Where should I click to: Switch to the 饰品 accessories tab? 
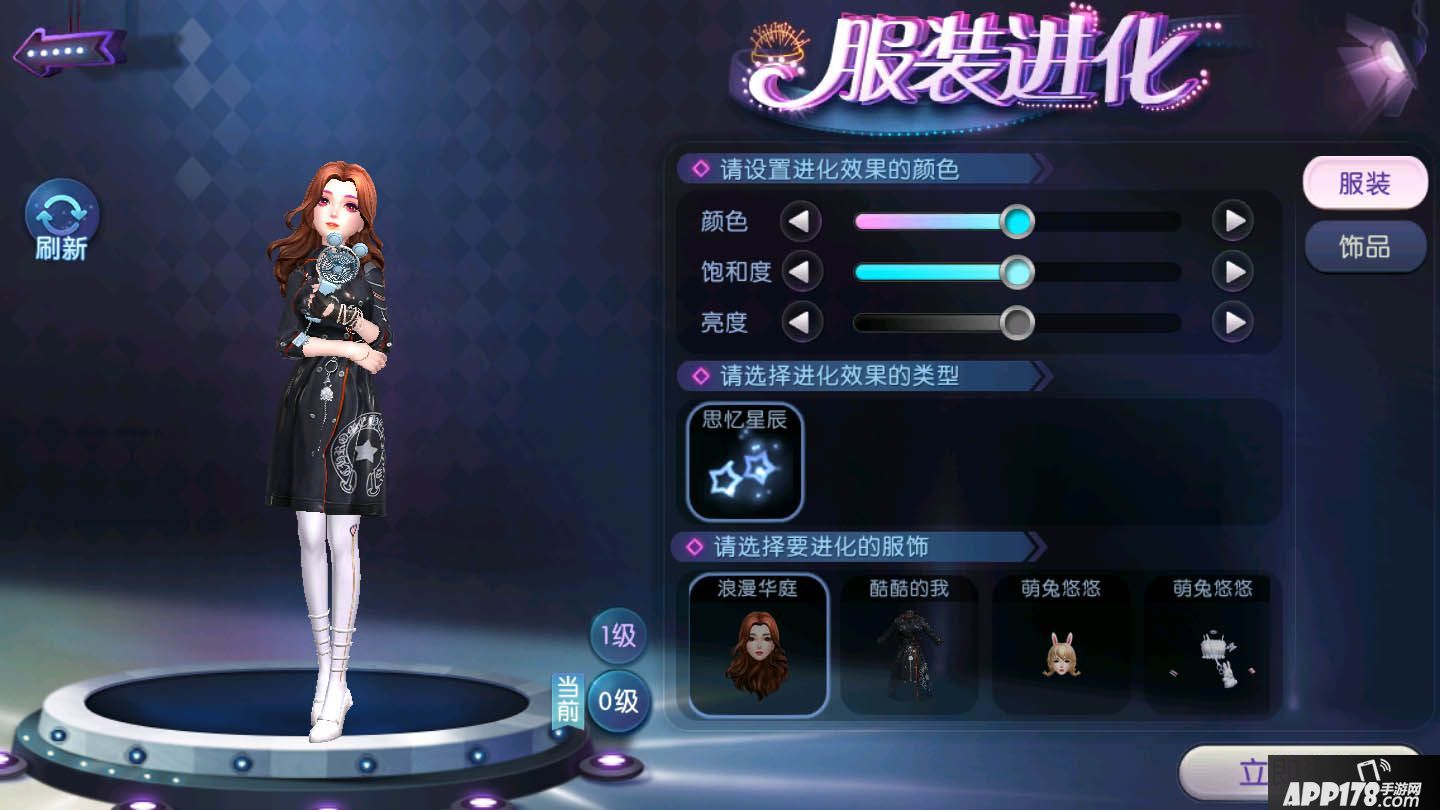pyautogui.click(x=1364, y=246)
